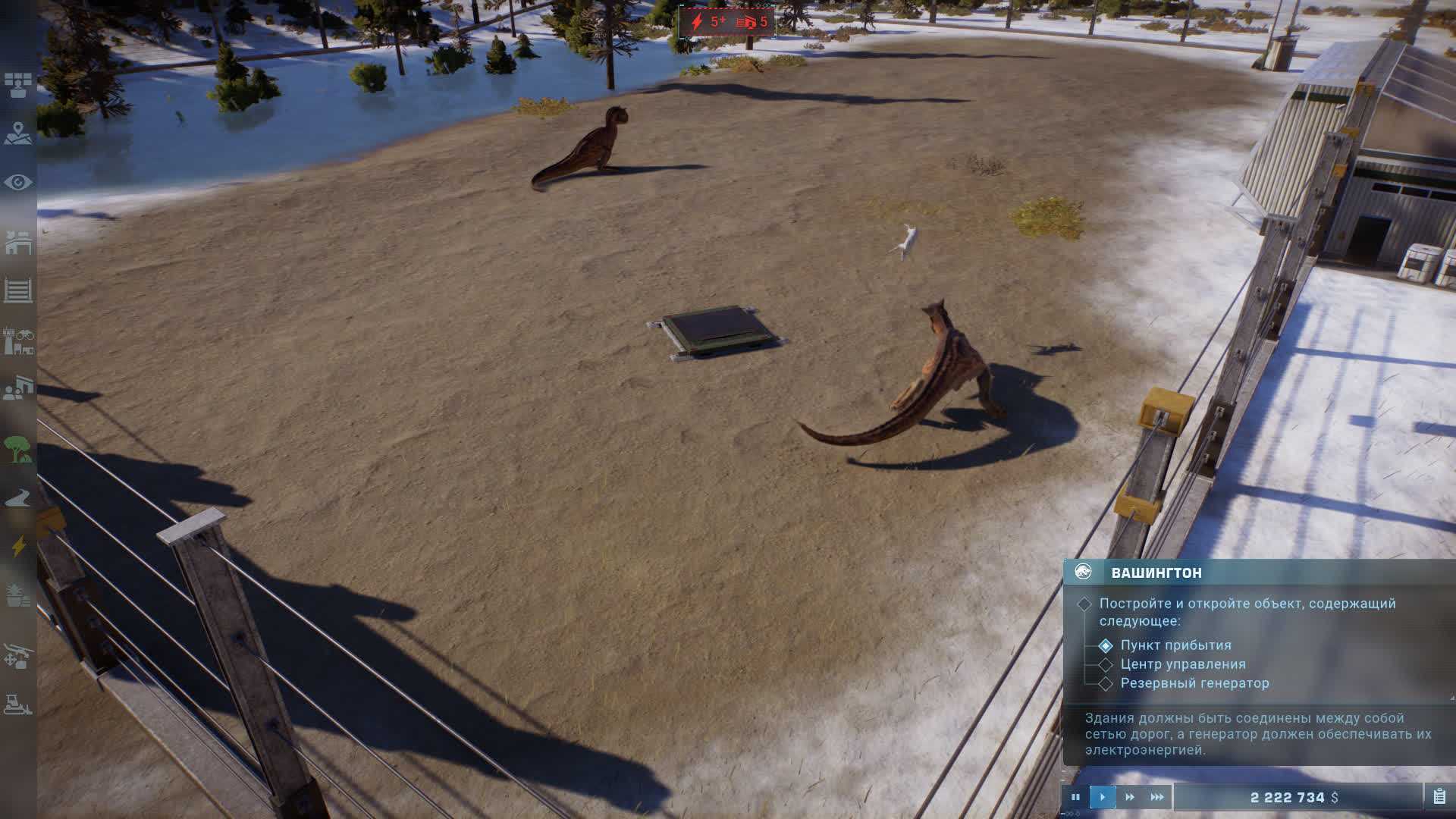Toggle the eye-shaped views menu

(18, 183)
